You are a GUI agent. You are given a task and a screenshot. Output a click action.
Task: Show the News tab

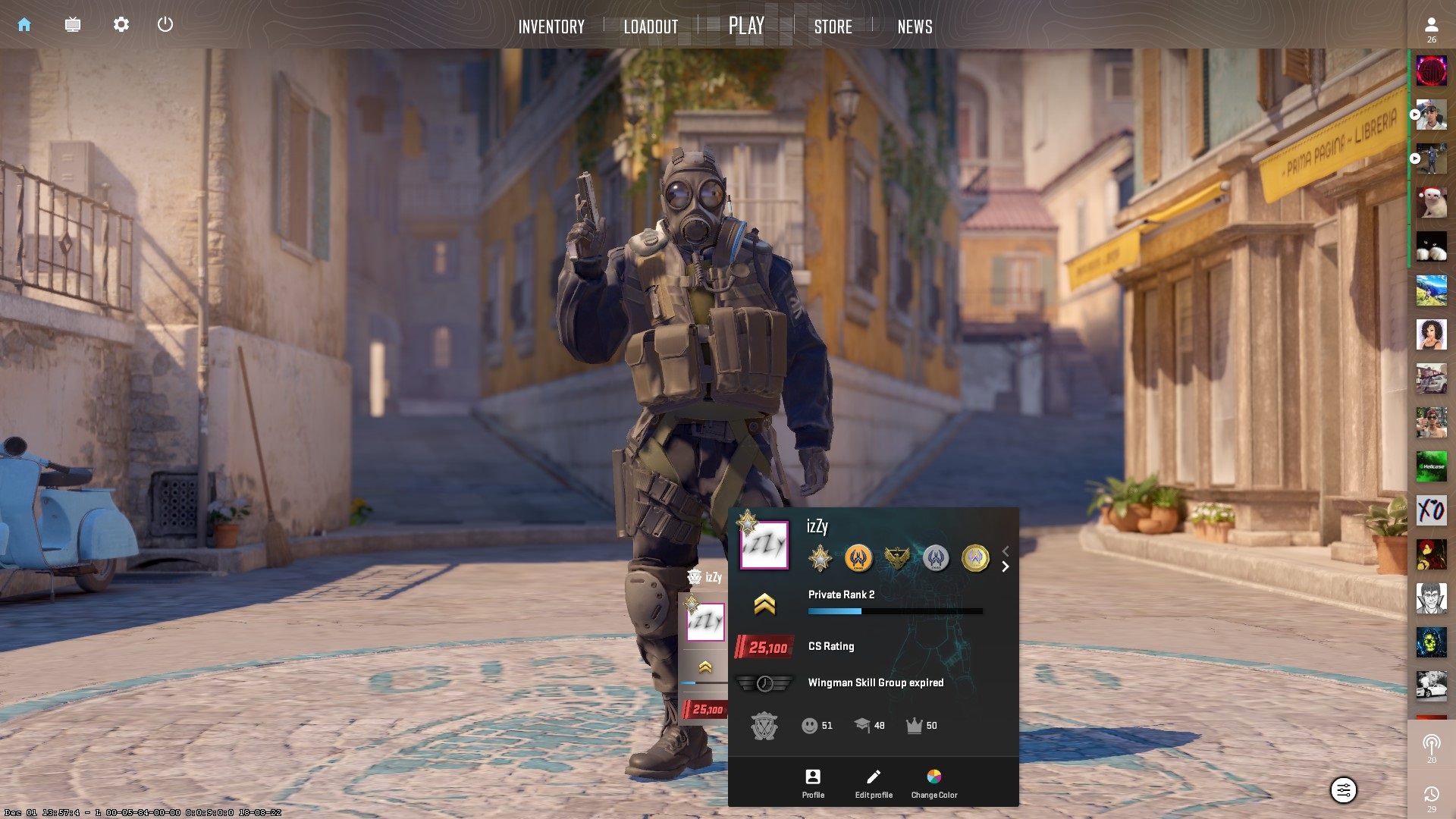point(915,27)
